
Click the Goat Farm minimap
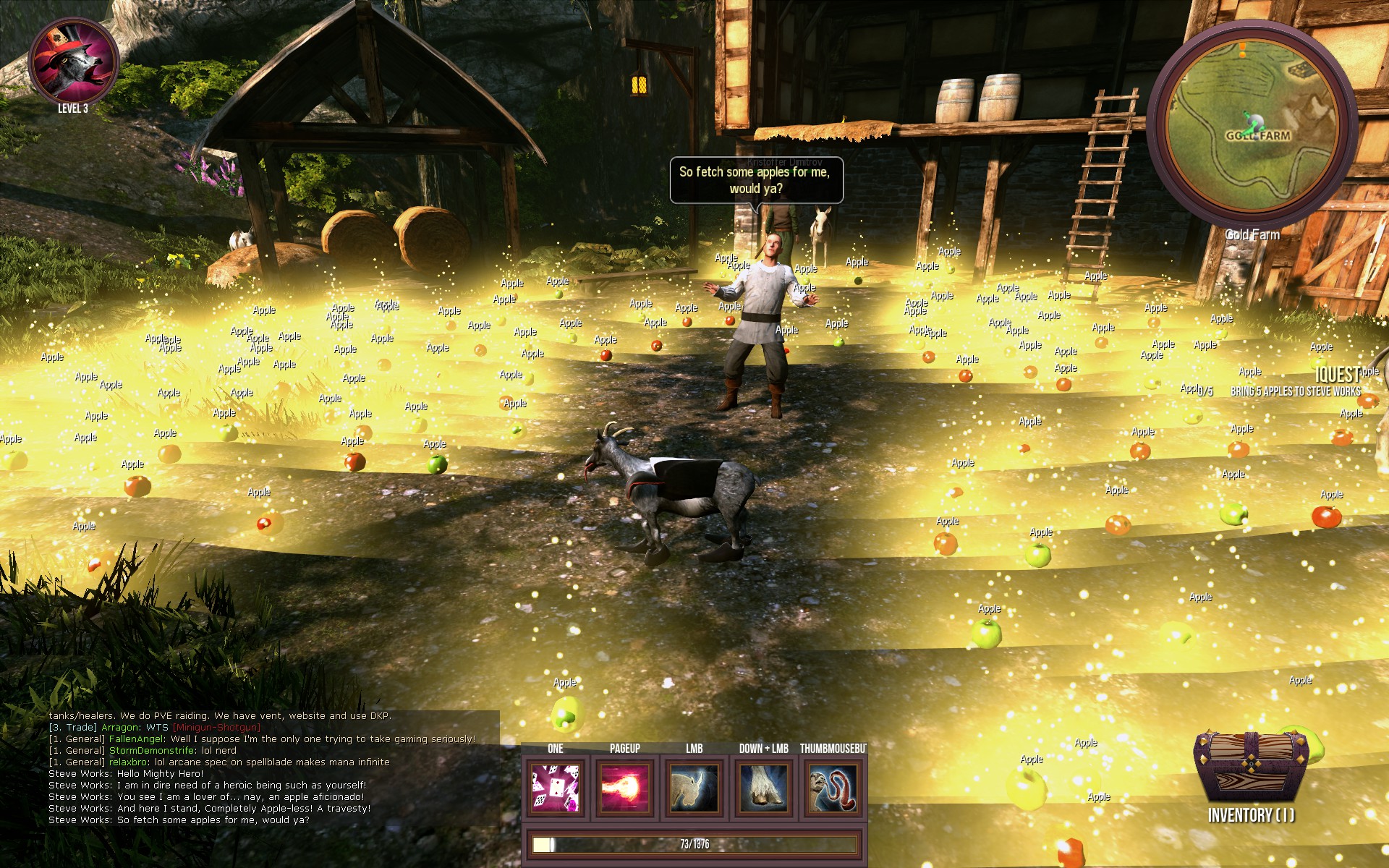(1252, 124)
